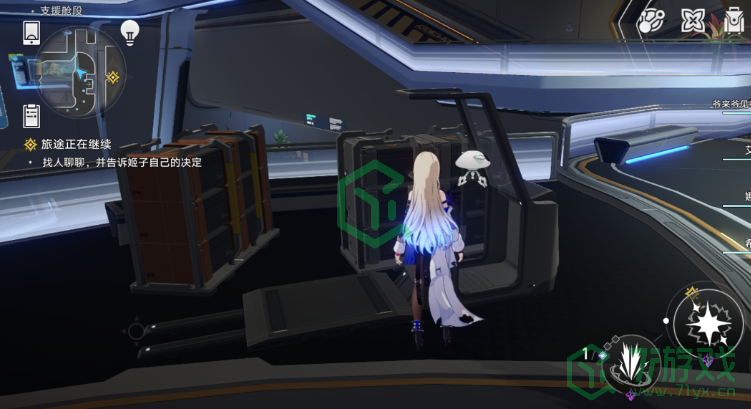Image resolution: width=751 pixels, height=409 pixels.
Task: Open the phone menu icon
Action: tap(31, 33)
